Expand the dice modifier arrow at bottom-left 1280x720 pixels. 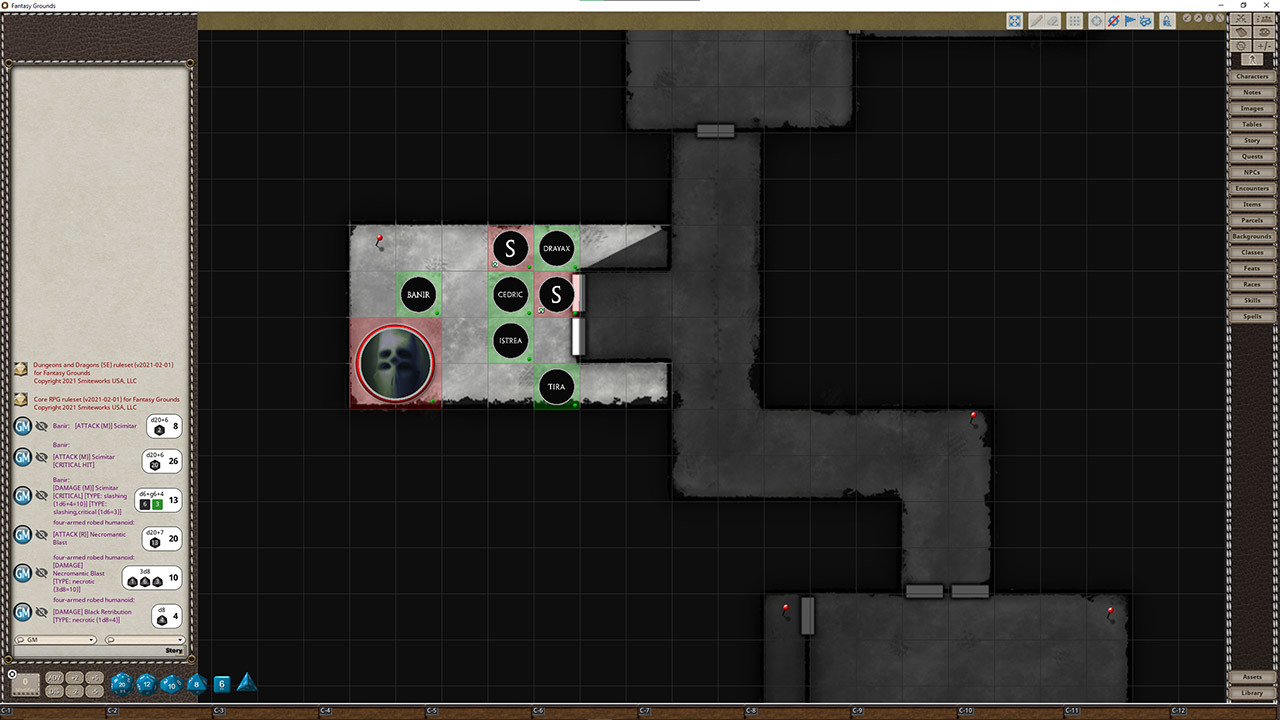coord(10,676)
